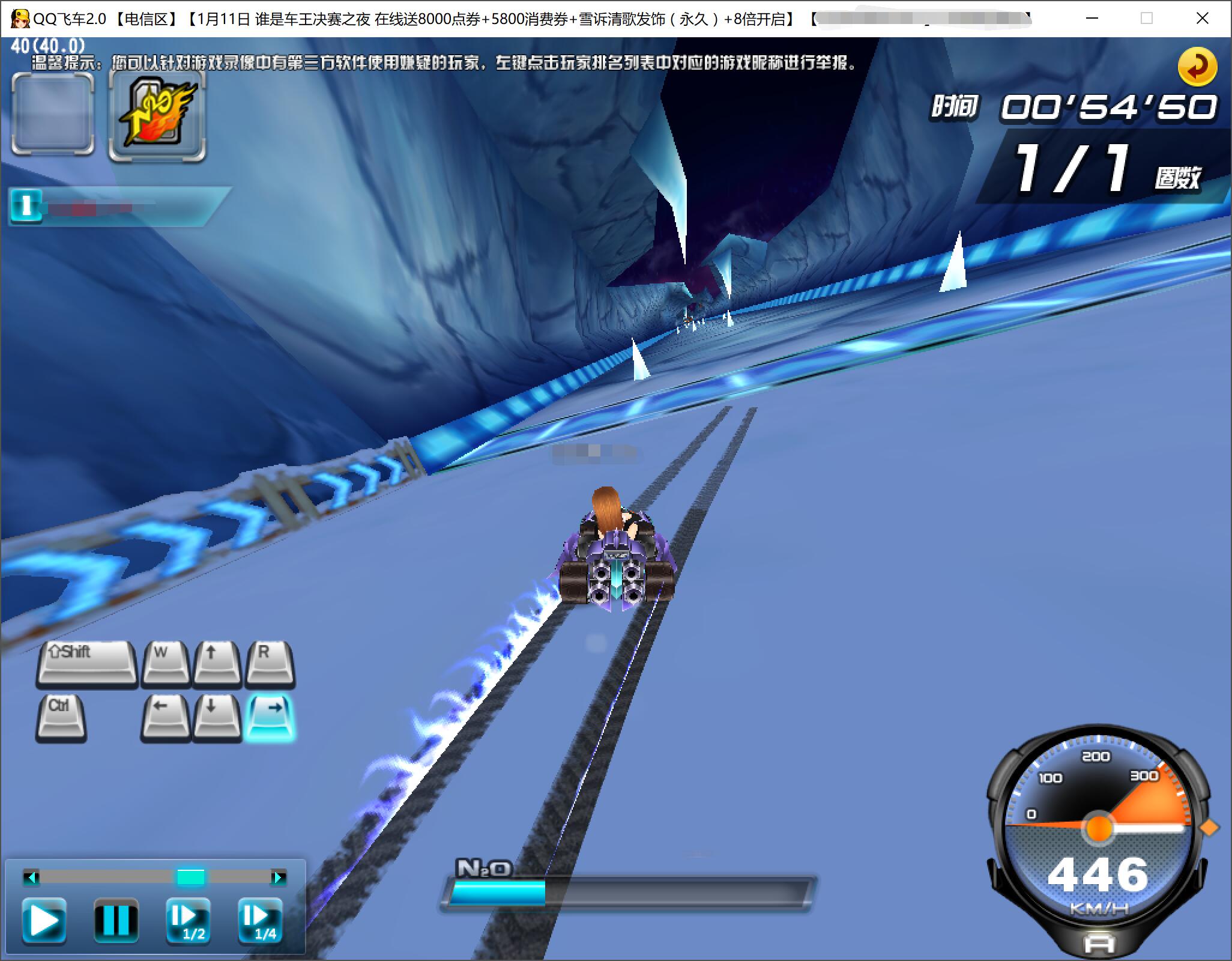Step replay forward with right arrow
1232x961 pixels.
pos(278,878)
